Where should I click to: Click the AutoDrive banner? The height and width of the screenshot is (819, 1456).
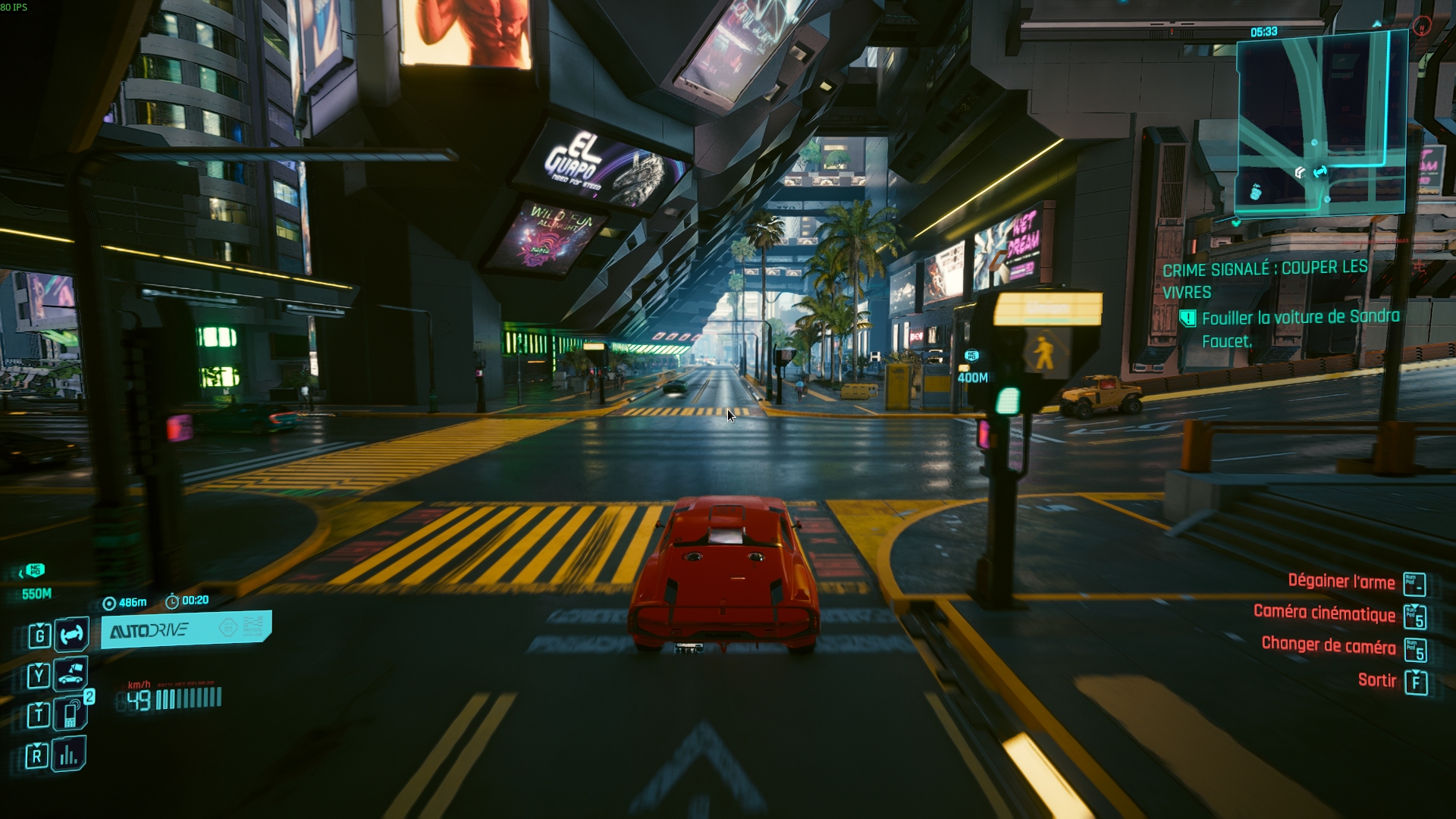186,629
